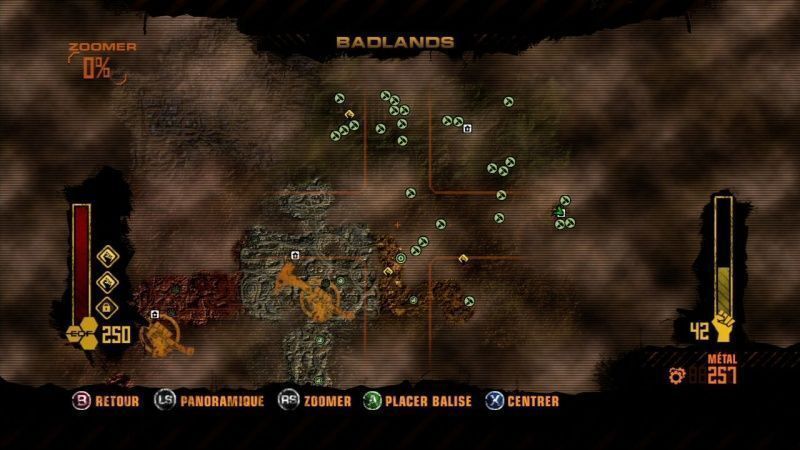This screenshot has height=450, width=800.
Task: Pick the white marker in the northern Badlands
Action: click(467, 128)
